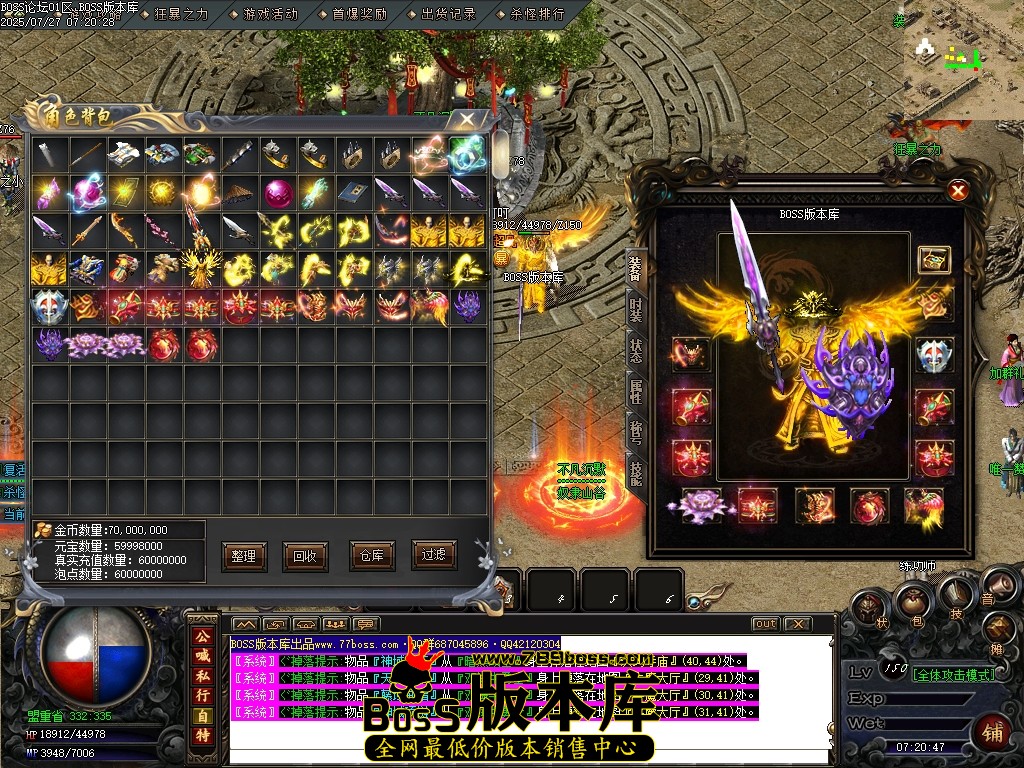This screenshot has height=768, width=1024.
Task: Select the 技能 skills tab
Action: pyautogui.click(x=636, y=468)
